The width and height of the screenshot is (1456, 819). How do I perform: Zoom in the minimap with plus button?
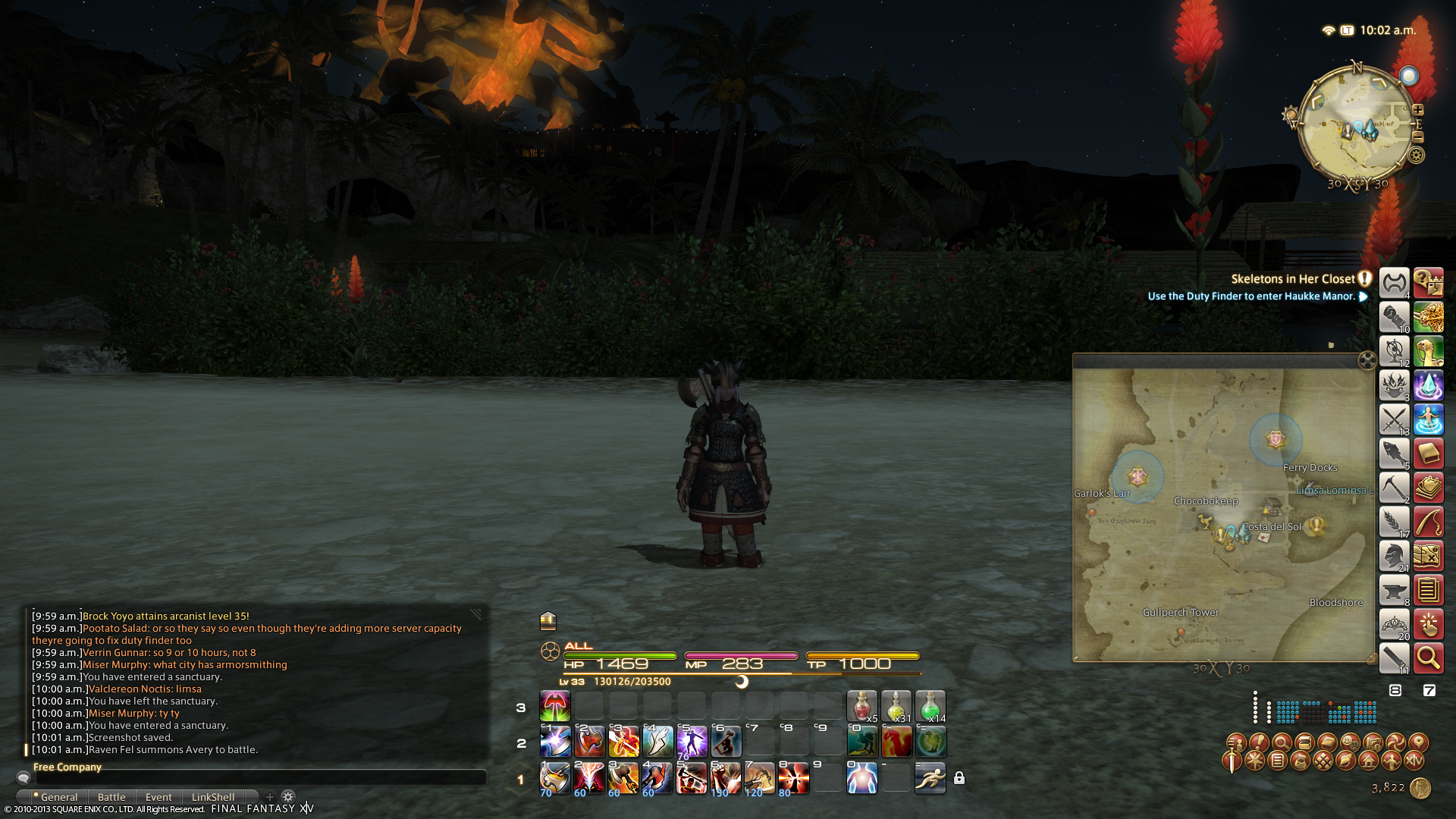tap(1418, 110)
